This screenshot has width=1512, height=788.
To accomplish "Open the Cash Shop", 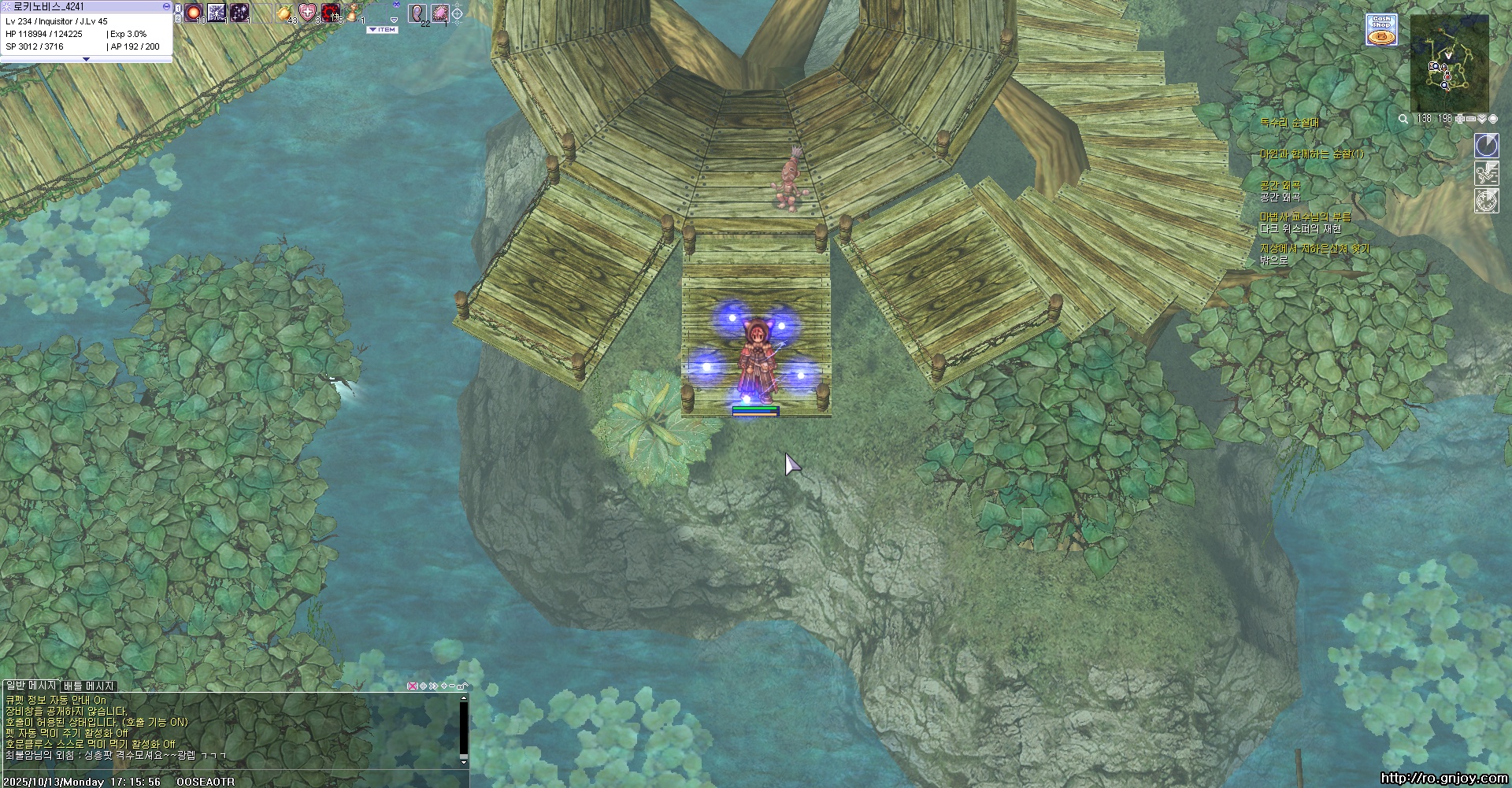I will point(1381,30).
